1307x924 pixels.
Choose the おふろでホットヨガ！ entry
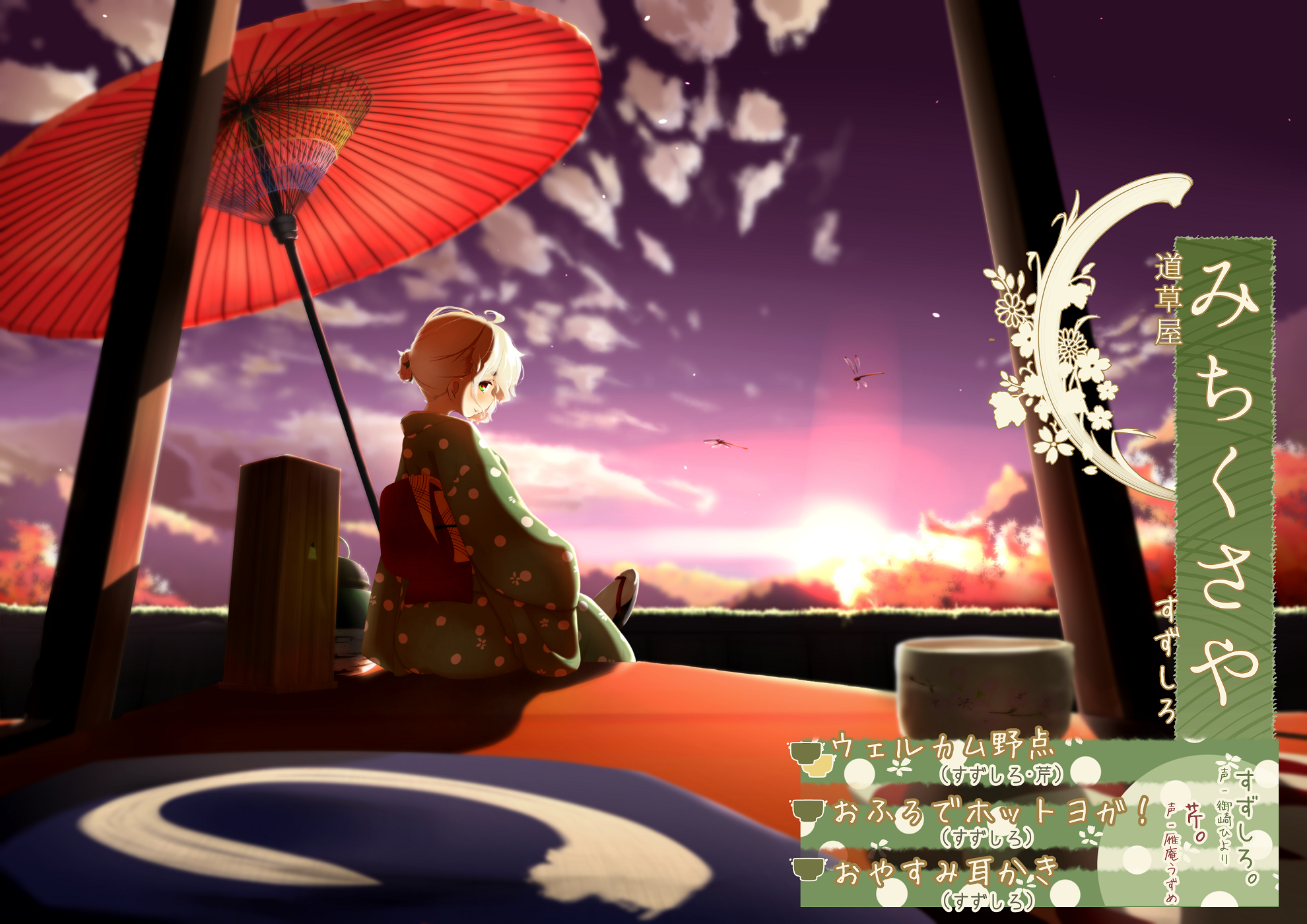point(990,812)
